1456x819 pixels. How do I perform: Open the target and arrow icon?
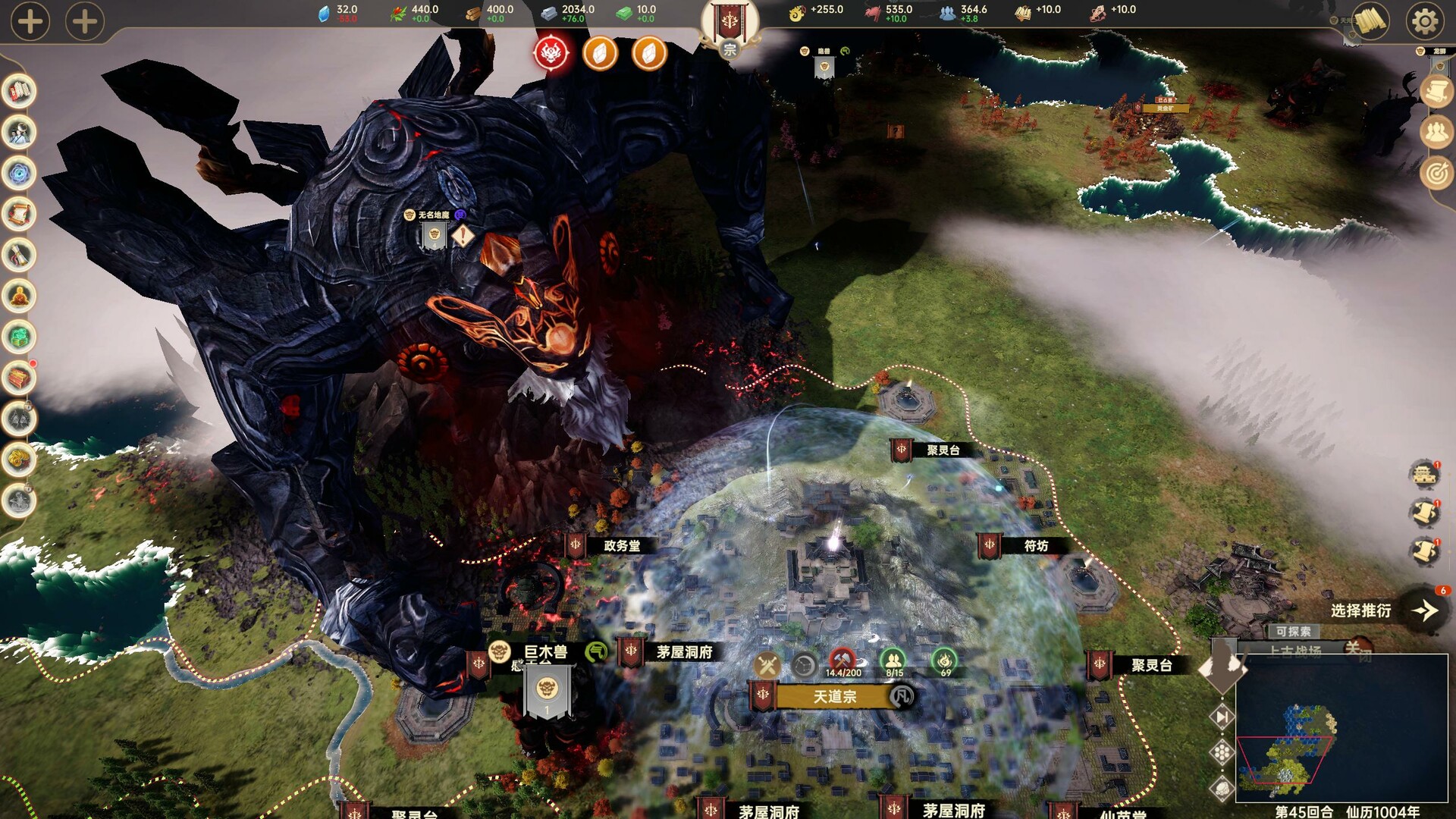click(1437, 174)
